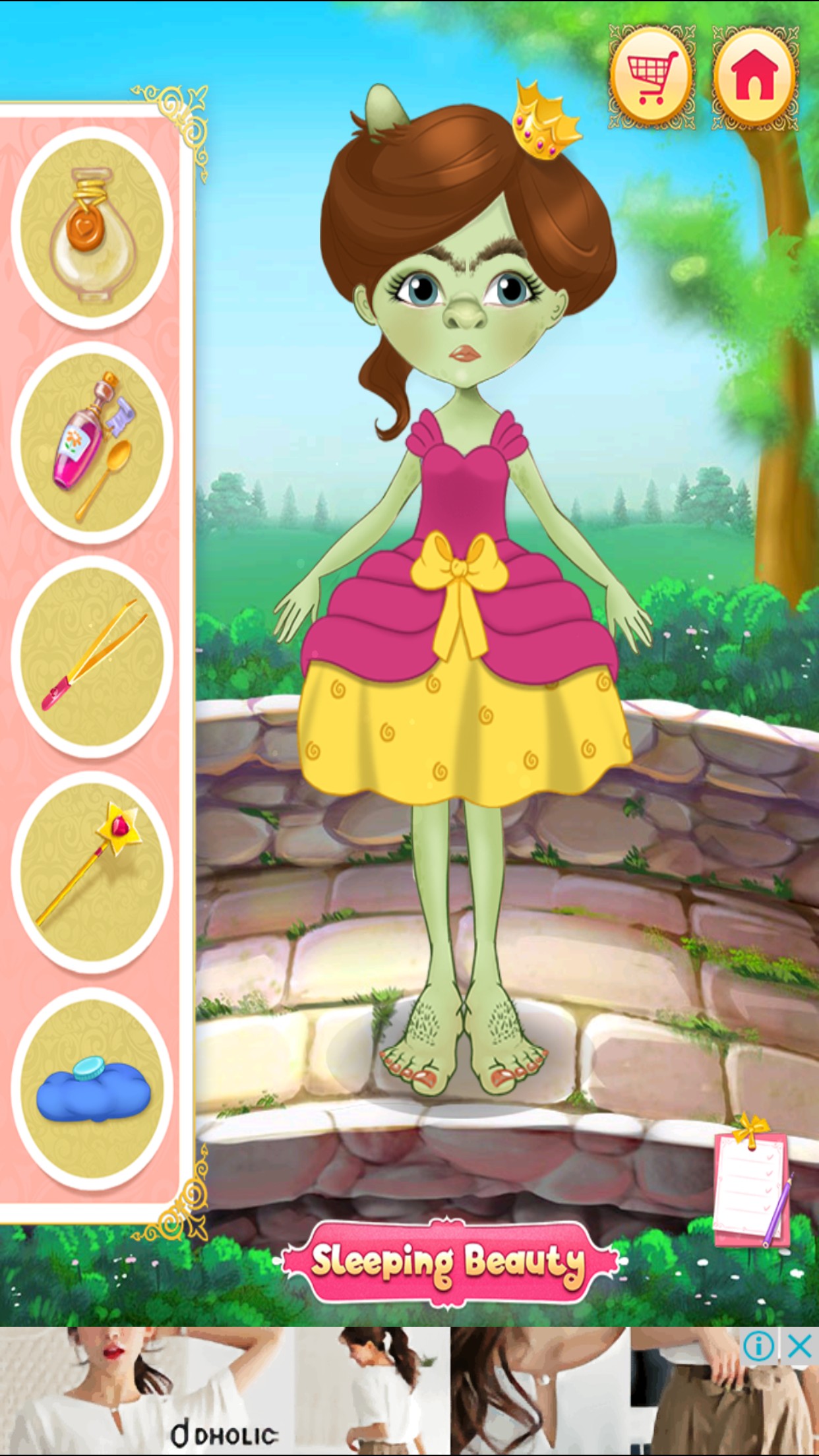The width and height of the screenshot is (819, 1456).
Task: Select the magic star wand
Action: [x=92, y=871]
